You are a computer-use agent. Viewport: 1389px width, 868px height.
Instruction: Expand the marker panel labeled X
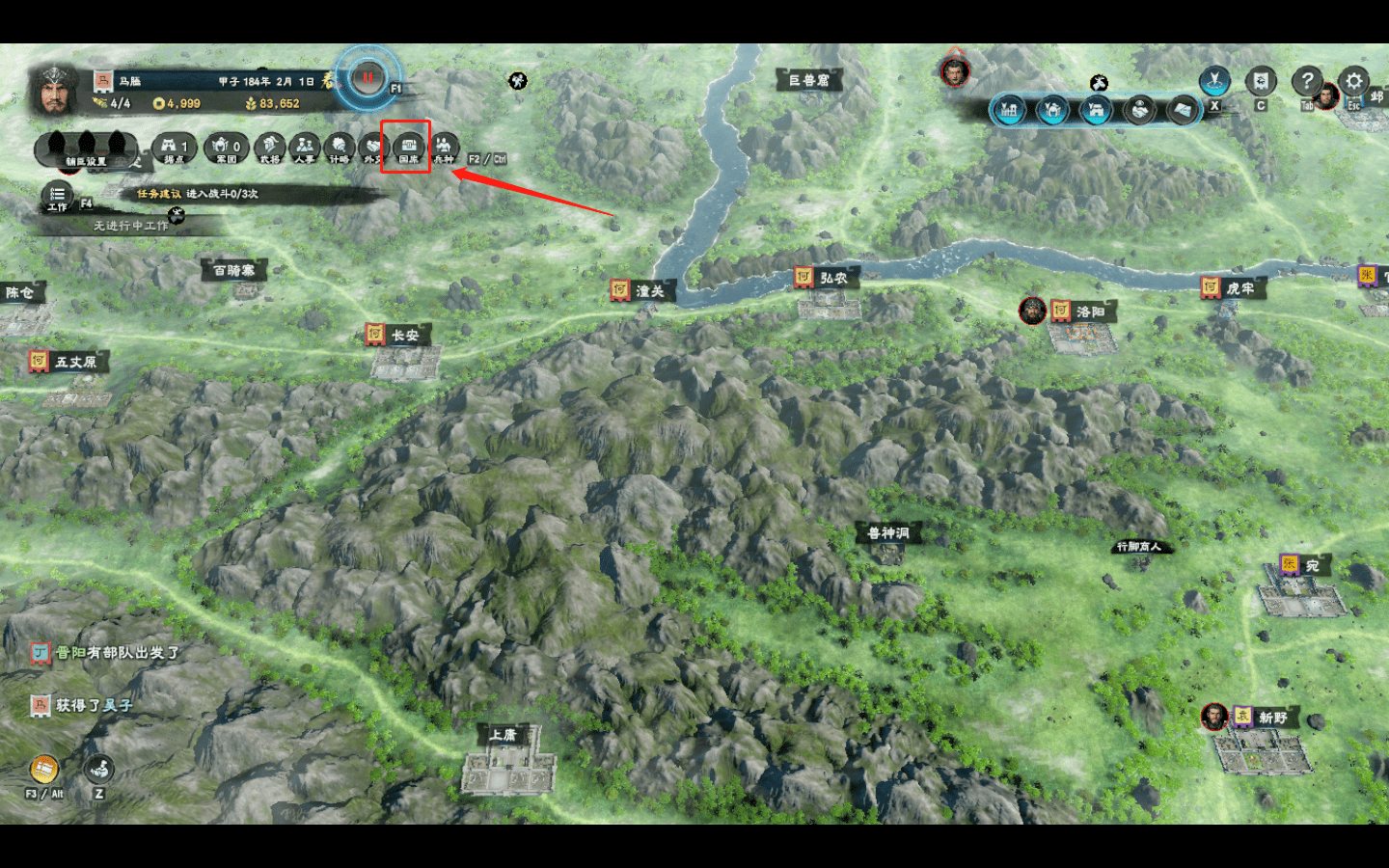click(1212, 79)
